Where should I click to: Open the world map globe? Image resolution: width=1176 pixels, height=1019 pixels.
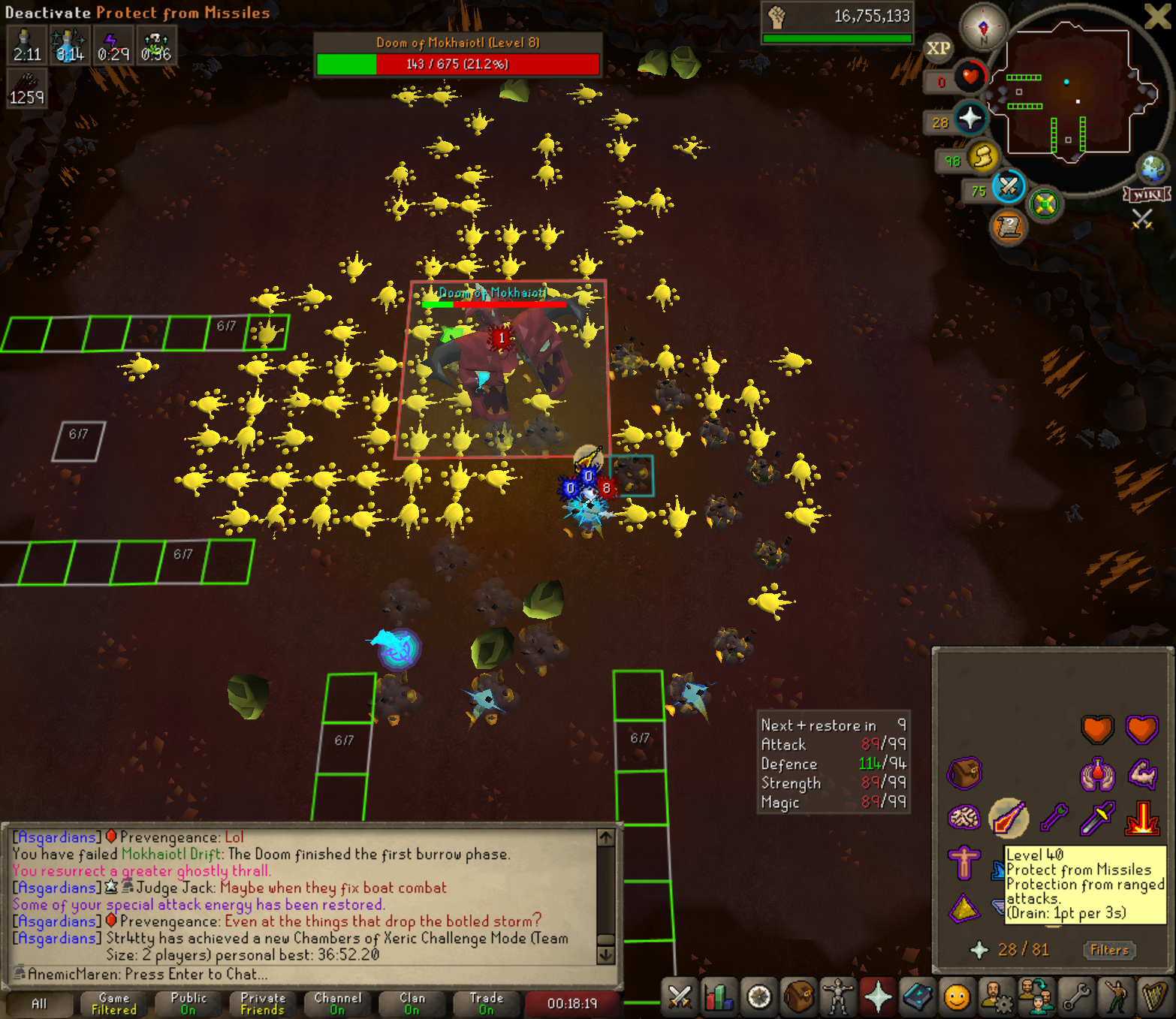click(1153, 169)
